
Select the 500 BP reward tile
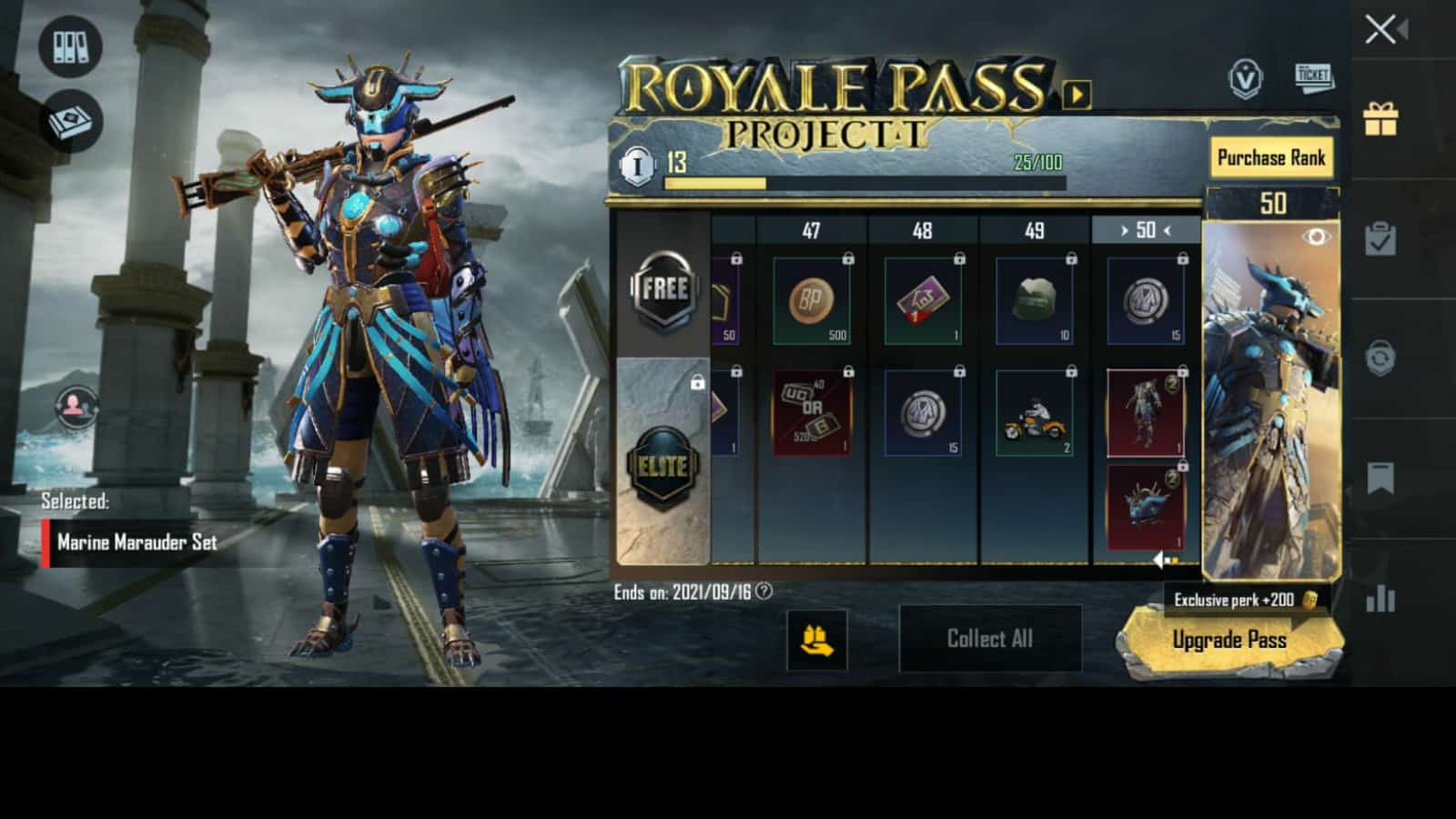tap(811, 301)
